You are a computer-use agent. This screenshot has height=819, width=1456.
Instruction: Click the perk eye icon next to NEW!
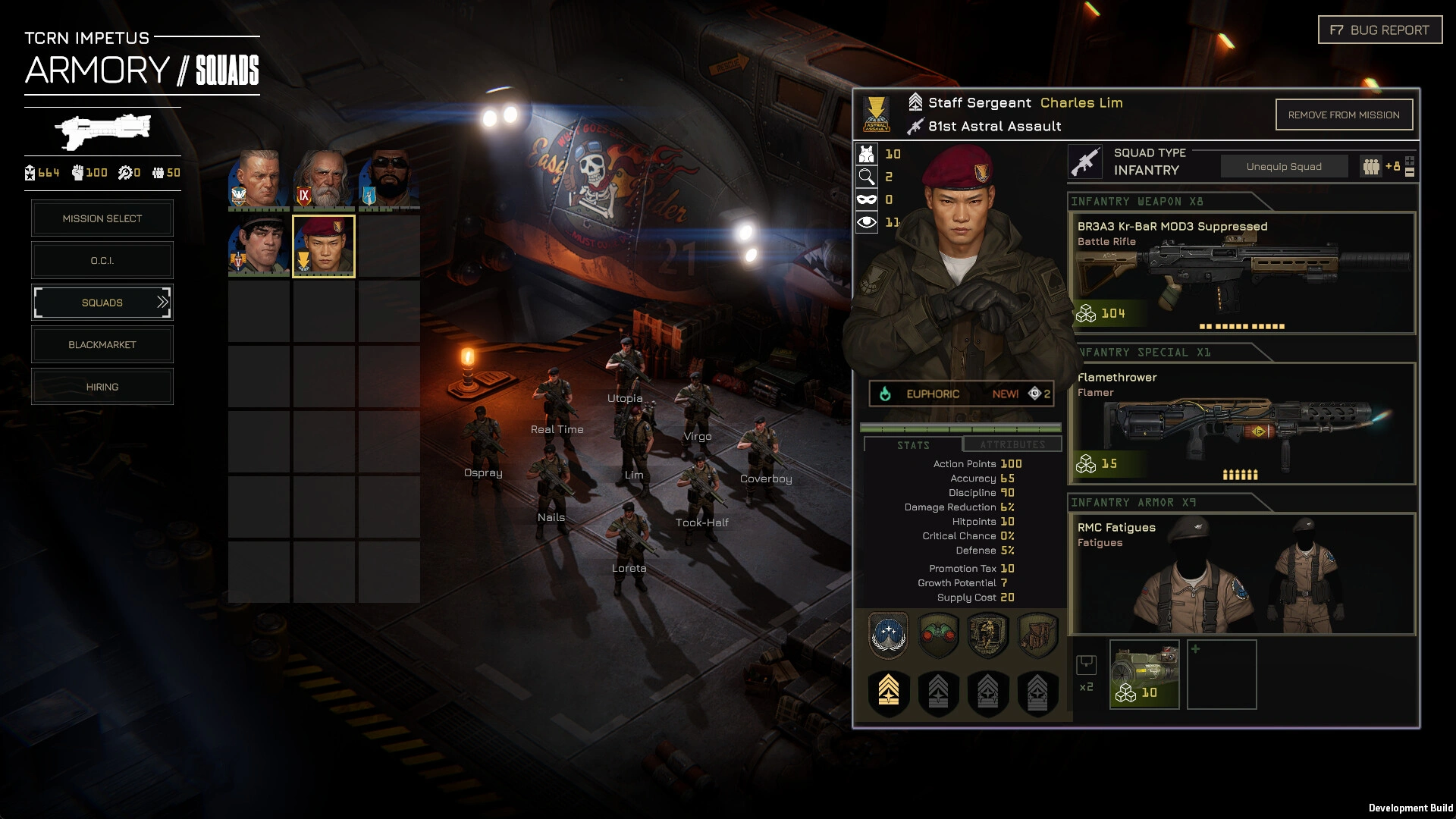tap(1033, 394)
